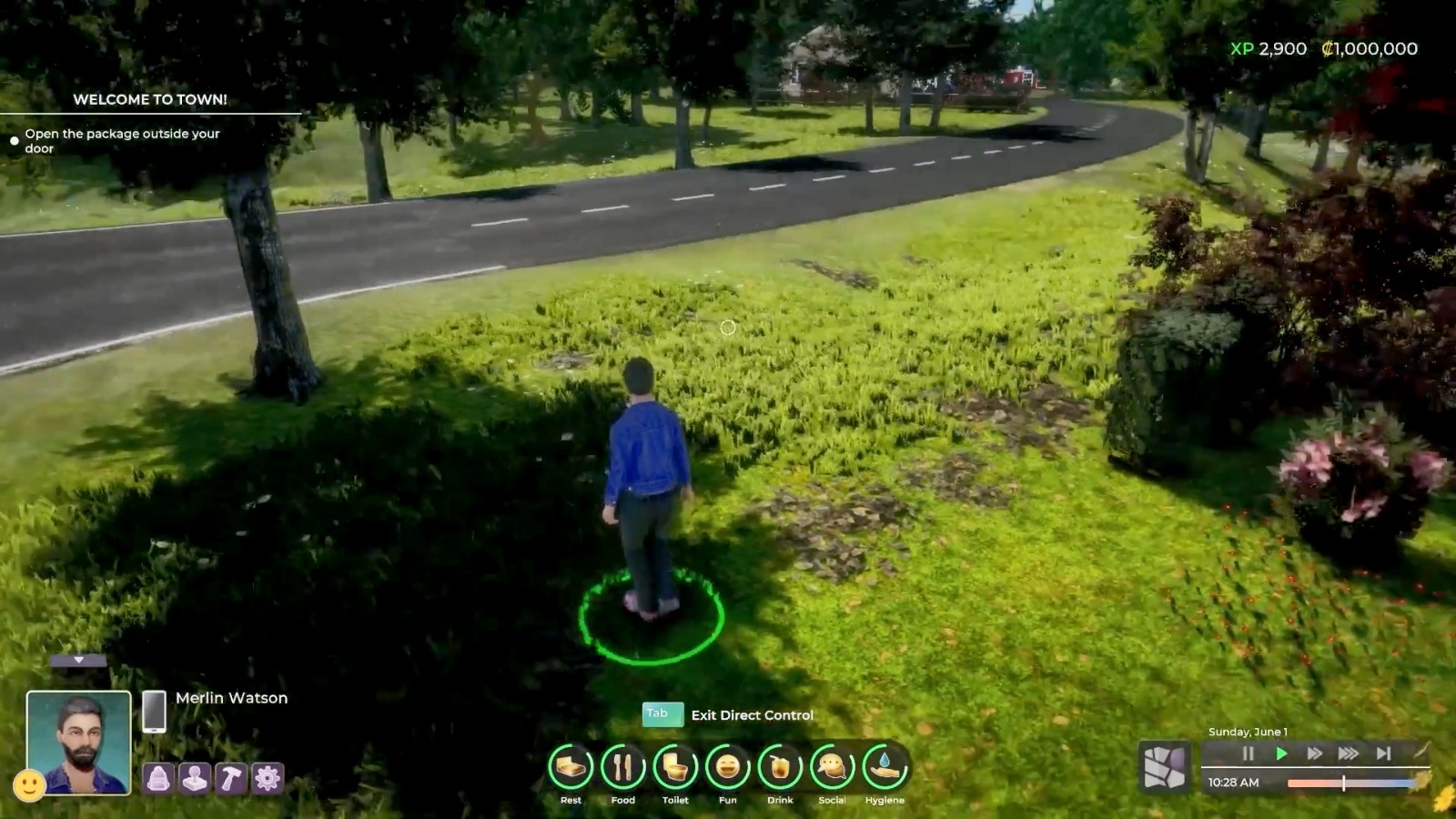This screenshot has height=819, width=1456.
Task: Collapse the character panel with the down arrow
Action: click(x=78, y=660)
